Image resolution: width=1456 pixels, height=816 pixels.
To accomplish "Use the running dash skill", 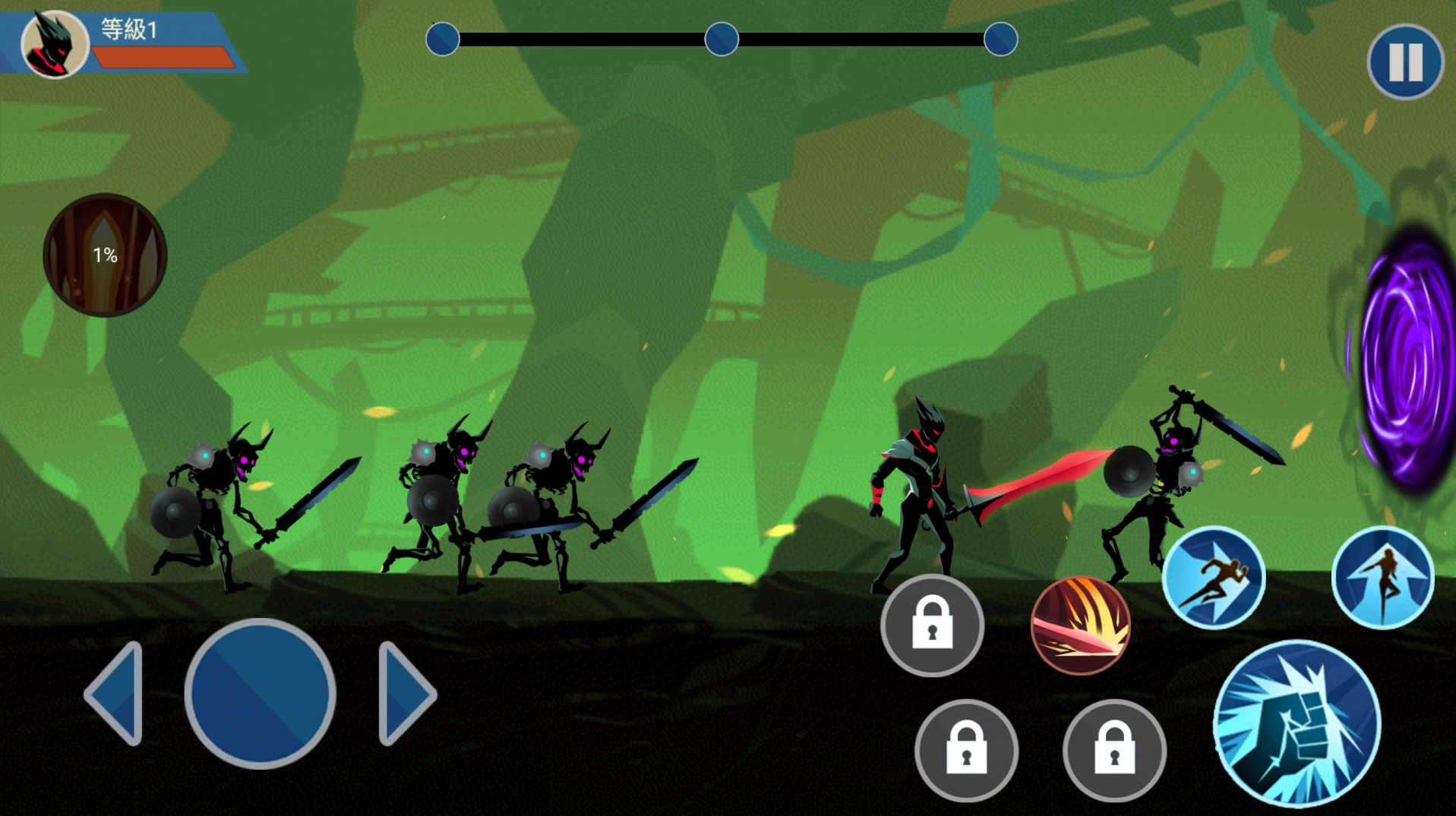I will [1214, 578].
